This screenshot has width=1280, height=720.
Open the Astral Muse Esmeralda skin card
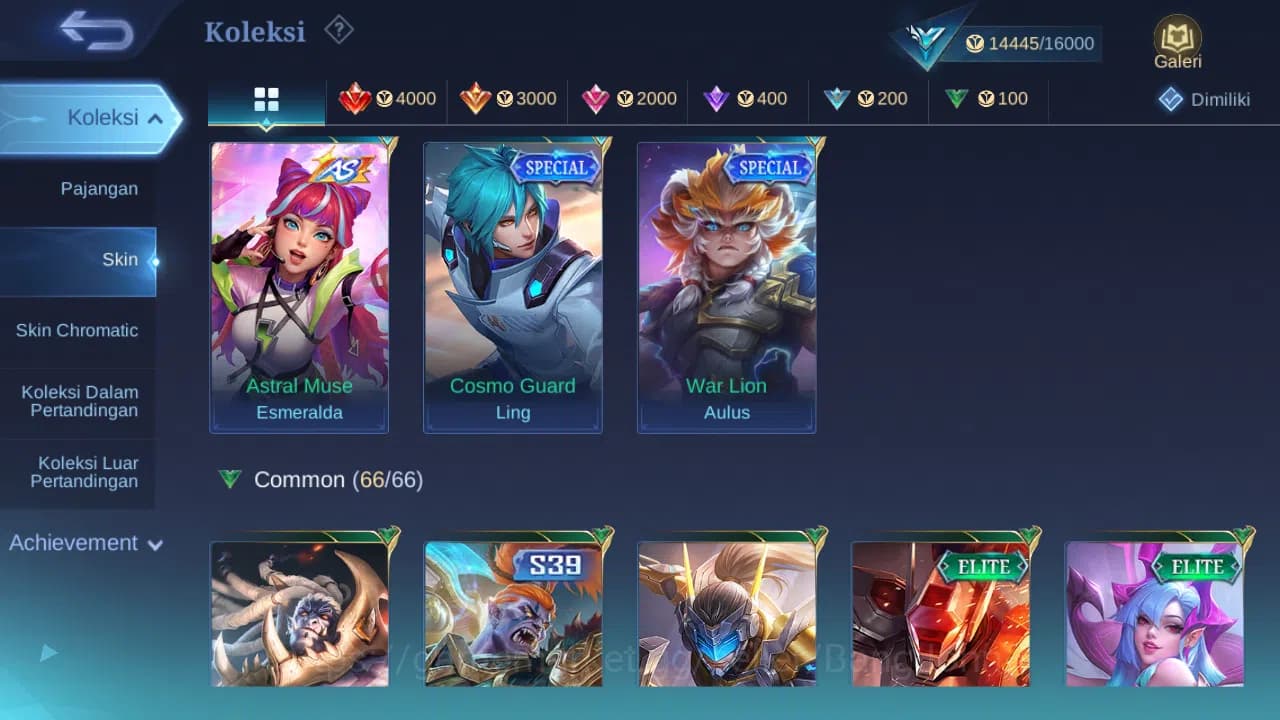[x=299, y=287]
